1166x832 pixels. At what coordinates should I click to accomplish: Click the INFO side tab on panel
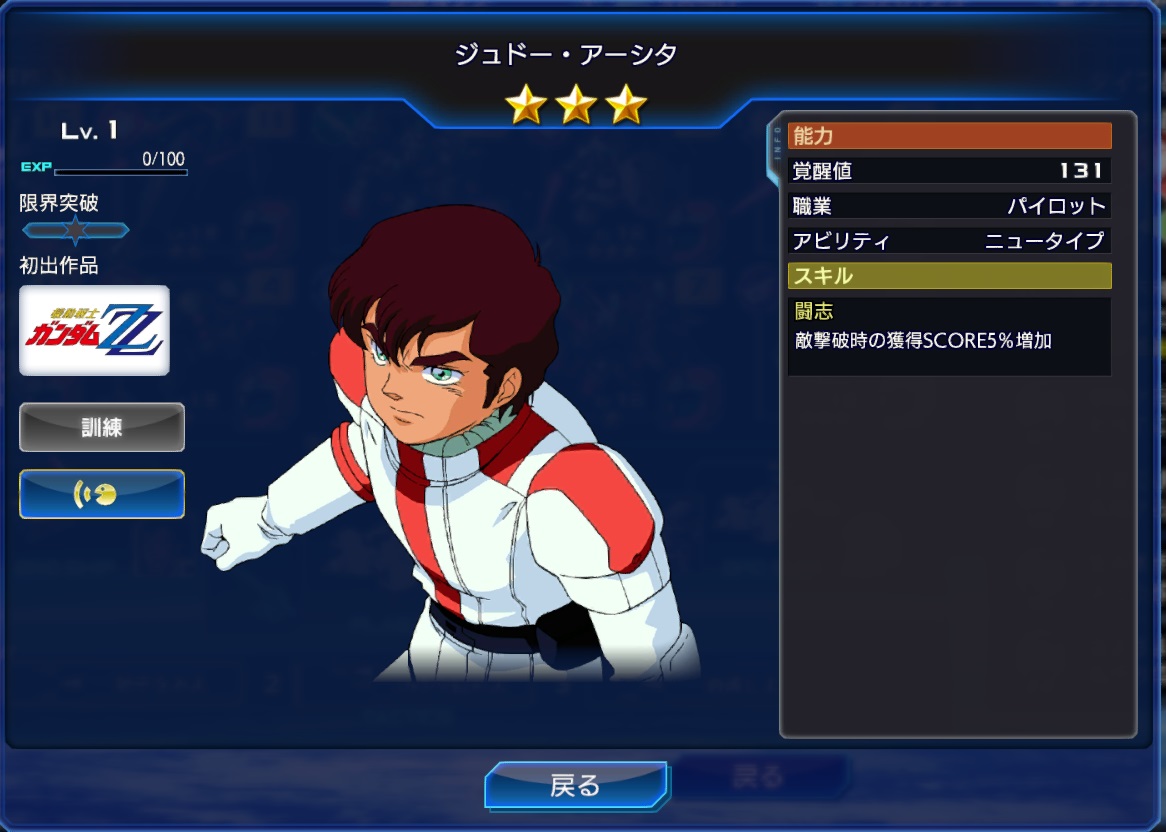click(x=775, y=150)
